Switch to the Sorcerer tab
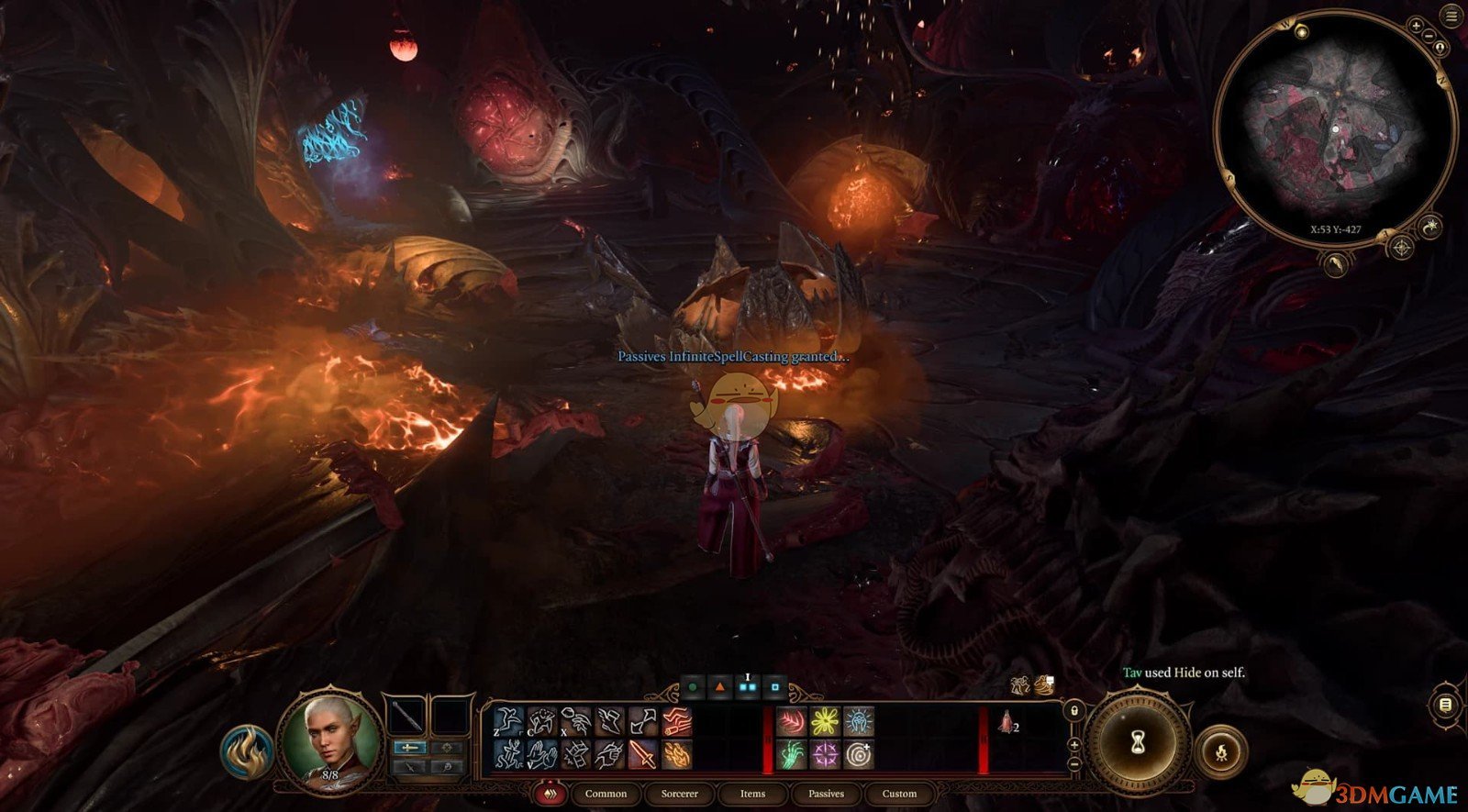The width and height of the screenshot is (1468, 812). (x=679, y=794)
